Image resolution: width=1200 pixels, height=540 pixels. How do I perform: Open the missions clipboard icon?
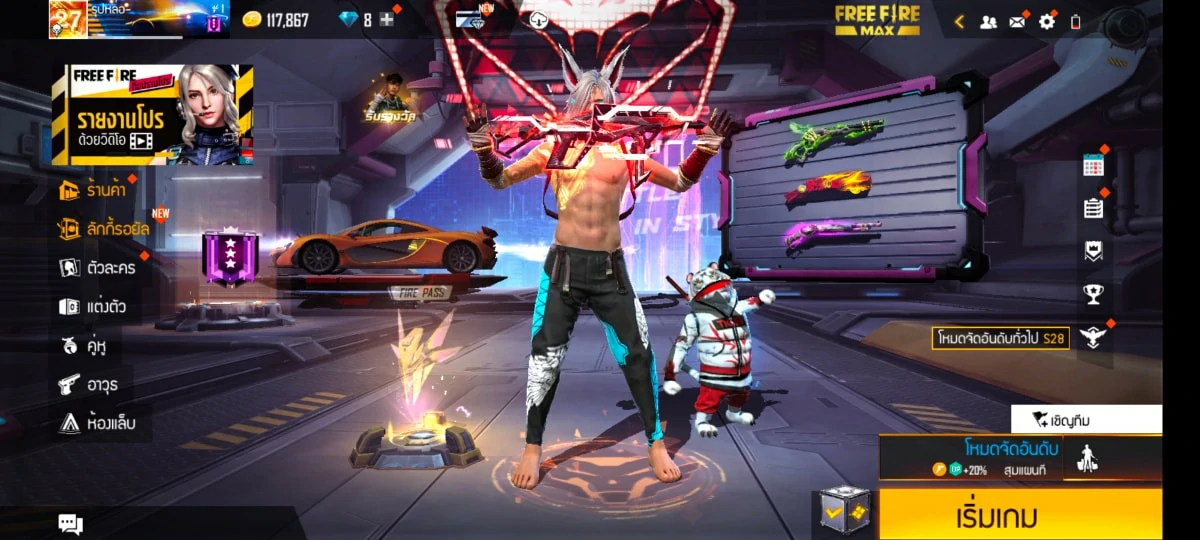coord(1093,208)
